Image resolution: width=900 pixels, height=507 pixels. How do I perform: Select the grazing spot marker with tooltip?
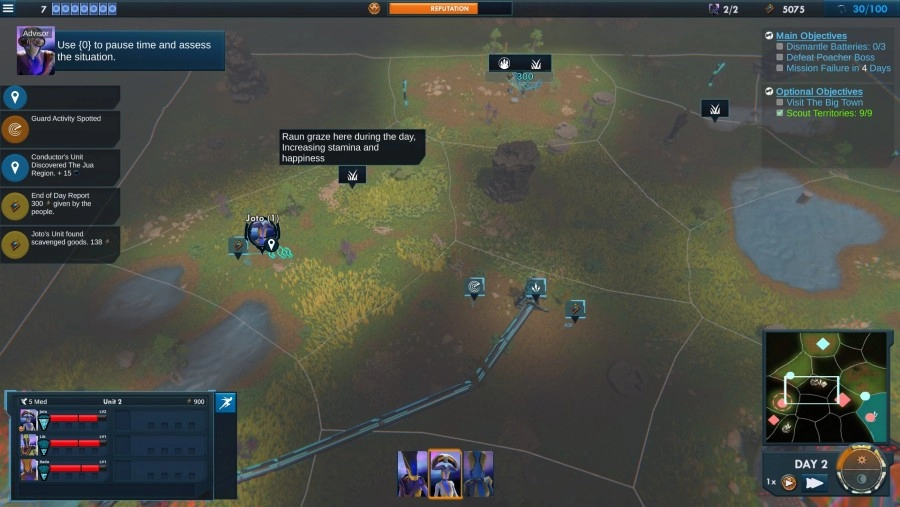tap(352, 176)
